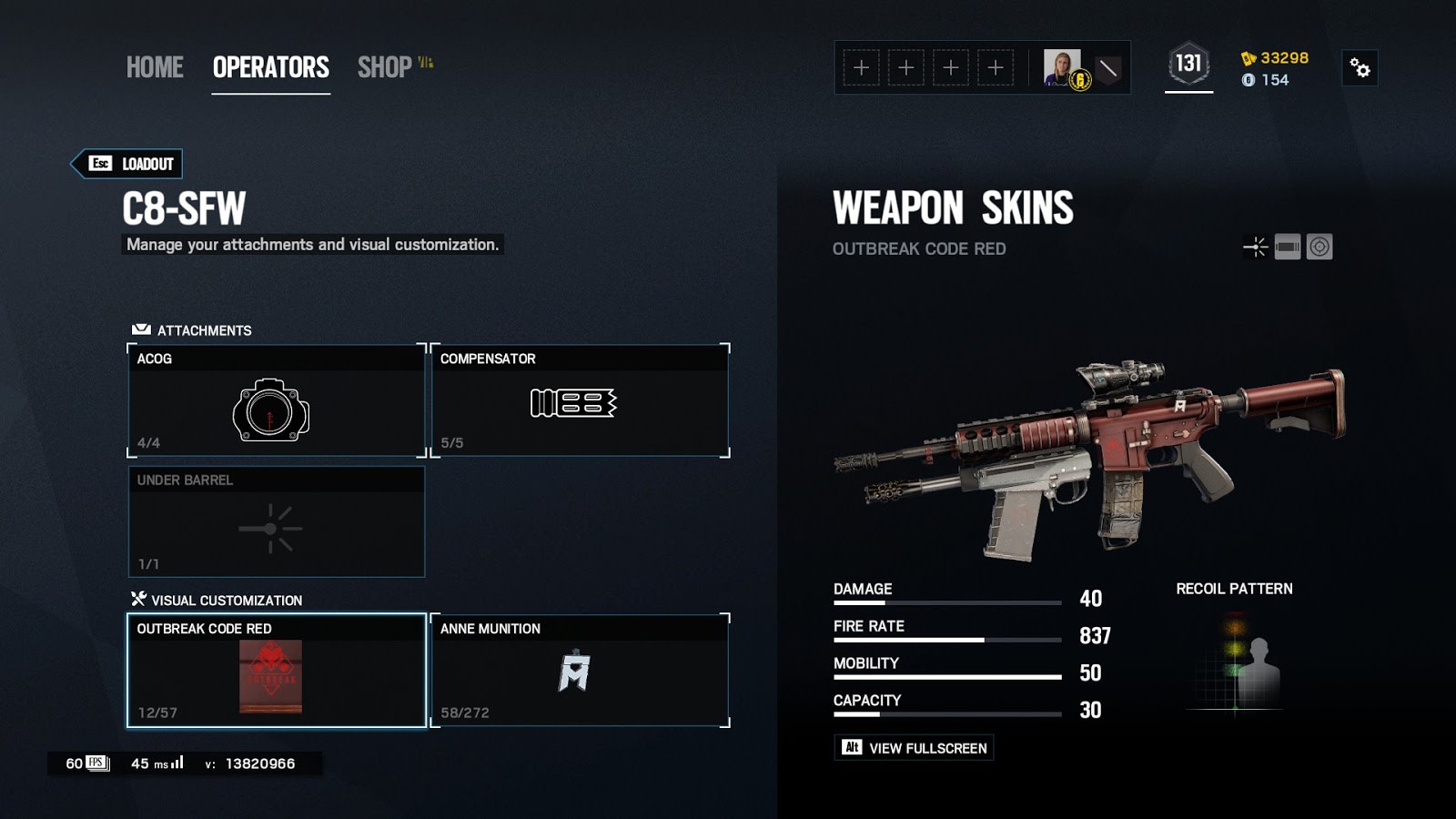Open the Under Barrel attachment slot
Viewport: 1456px width, 819px height.
276,521
